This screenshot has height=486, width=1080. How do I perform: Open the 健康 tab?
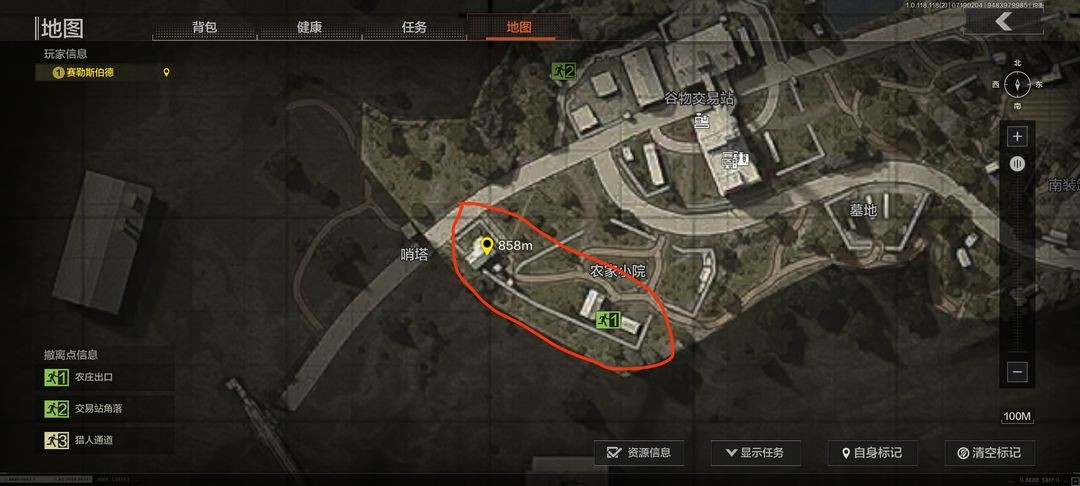tap(309, 27)
